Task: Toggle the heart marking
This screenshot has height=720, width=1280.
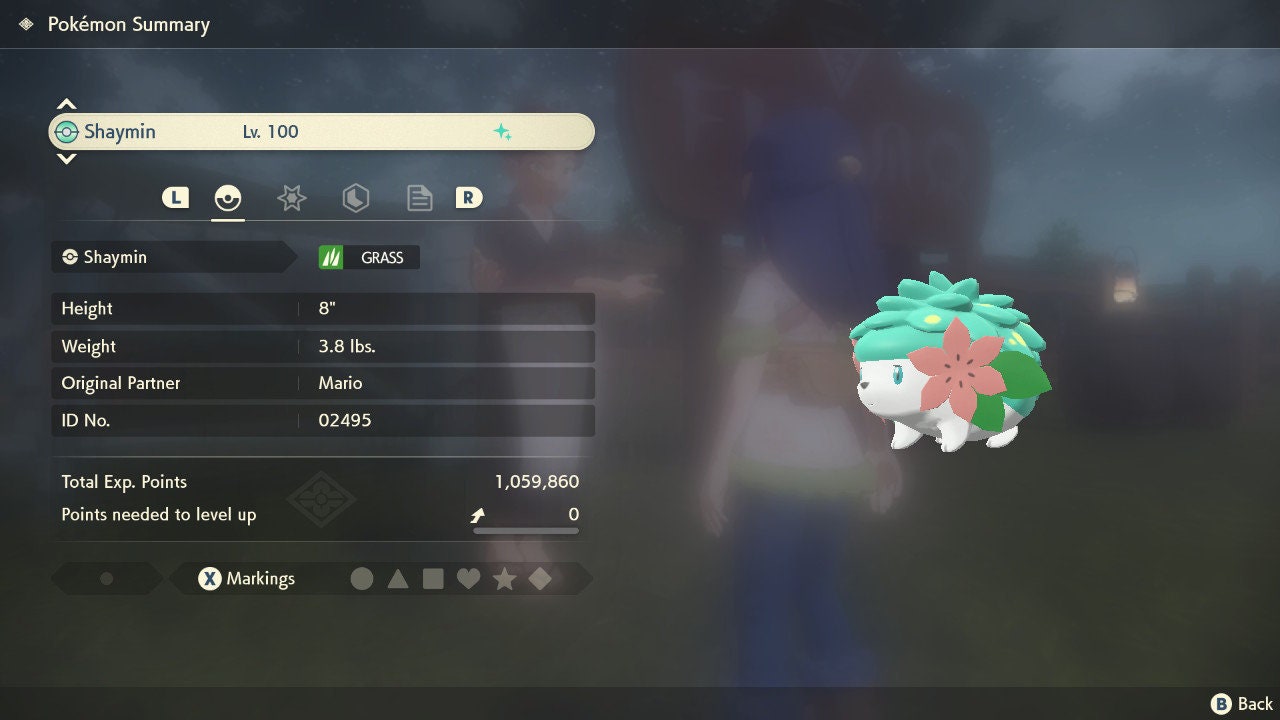Action: pos(468,579)
